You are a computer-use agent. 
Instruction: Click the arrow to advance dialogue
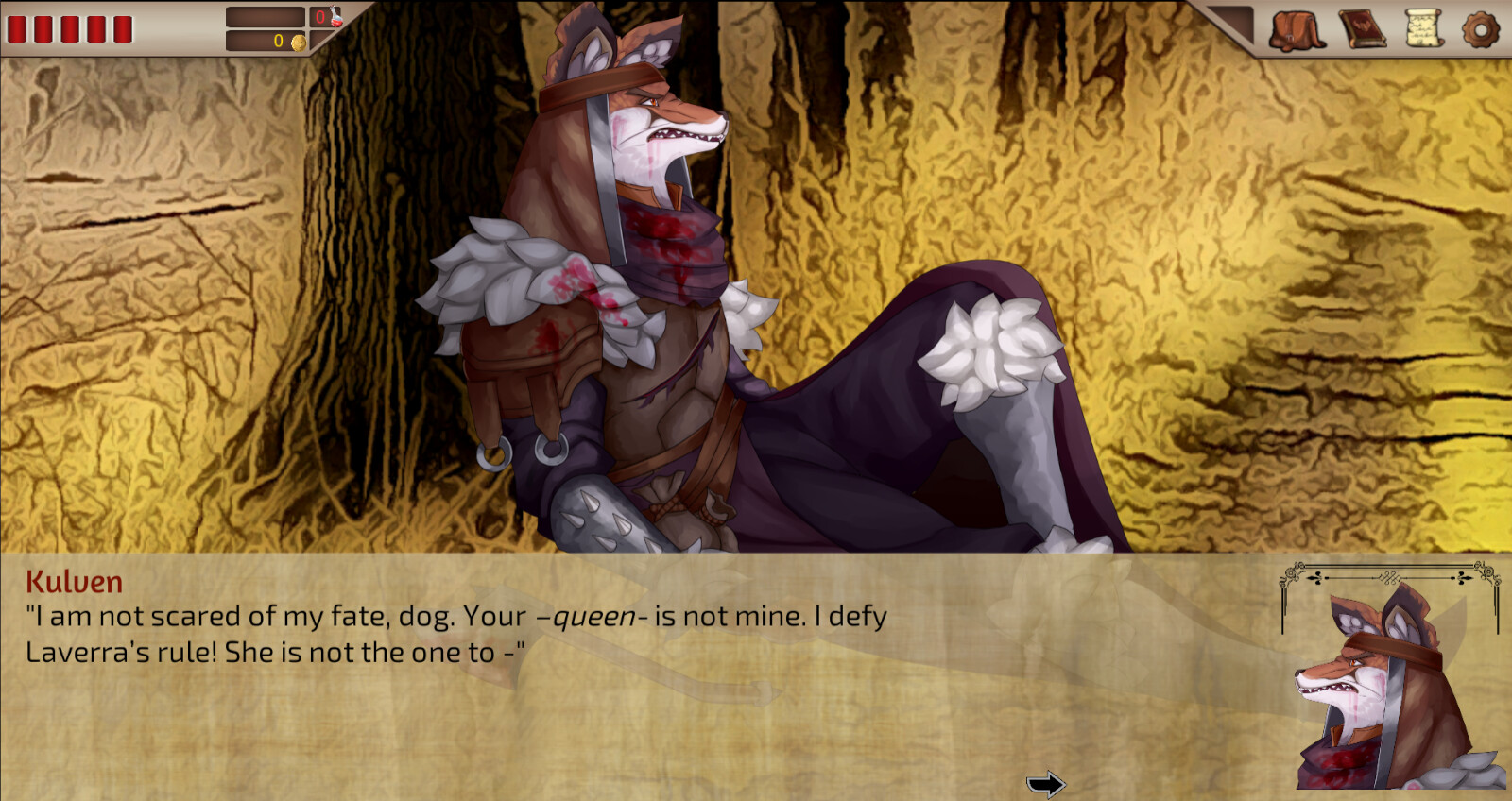tap(1046, 782)
